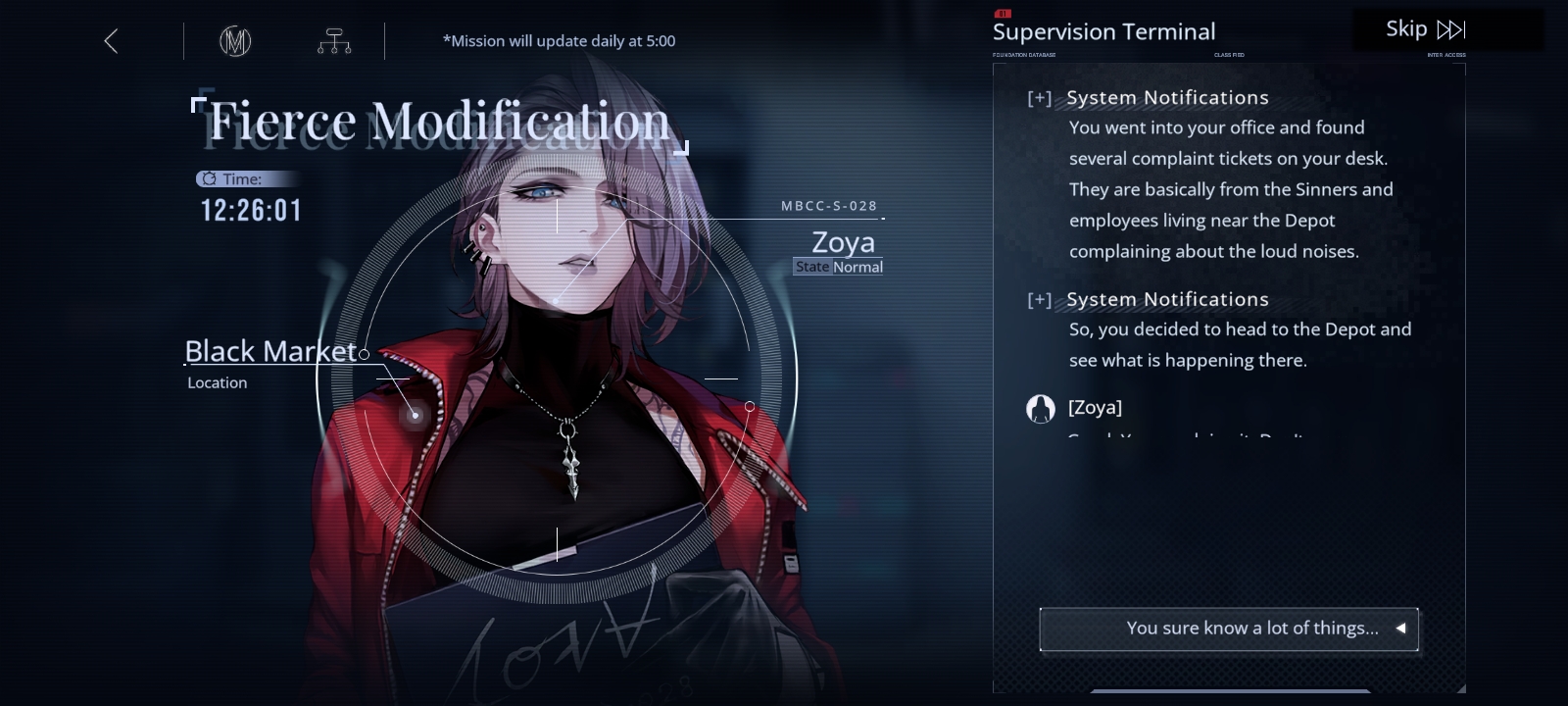The height and width of the screenshot is (706, 1568).
Task: Select Zoya's silhouette avatar in the log
Action: click(1040, 408)
